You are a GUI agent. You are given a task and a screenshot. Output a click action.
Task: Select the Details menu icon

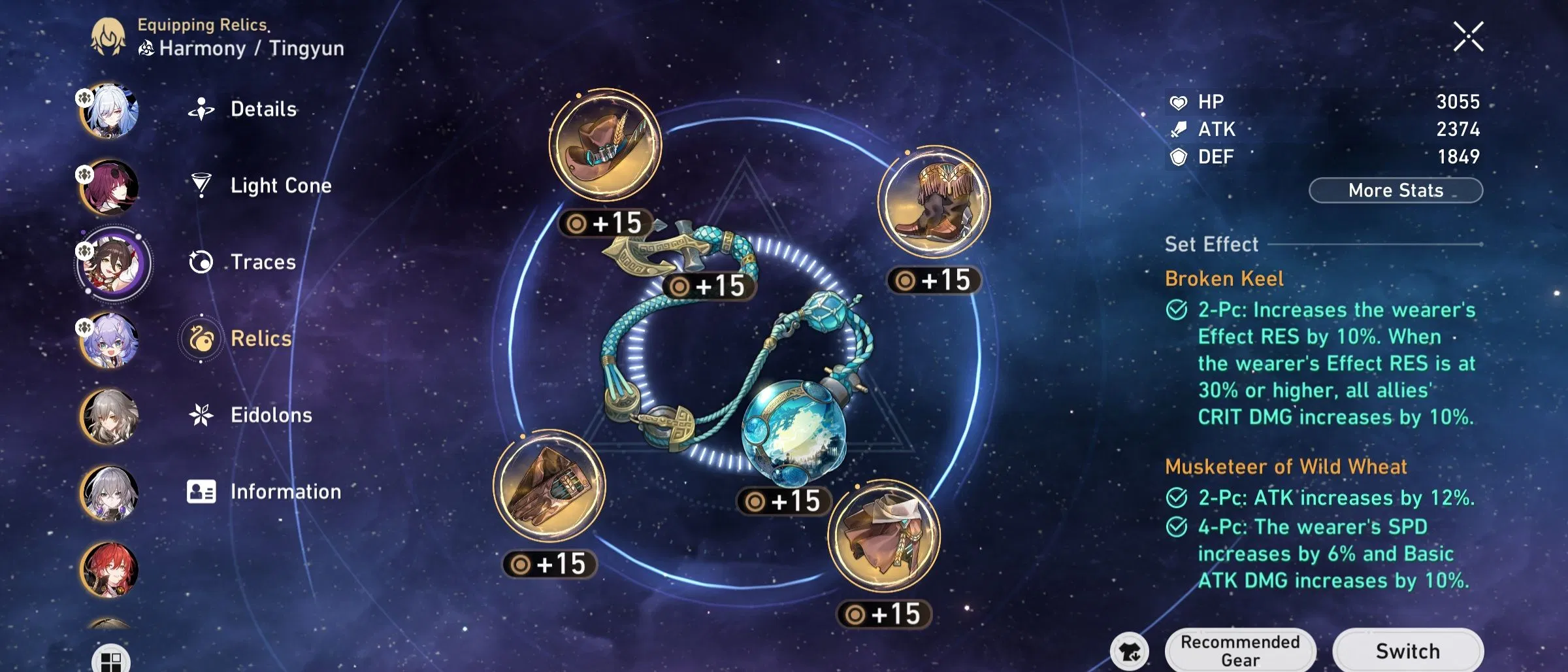(203, 109)
